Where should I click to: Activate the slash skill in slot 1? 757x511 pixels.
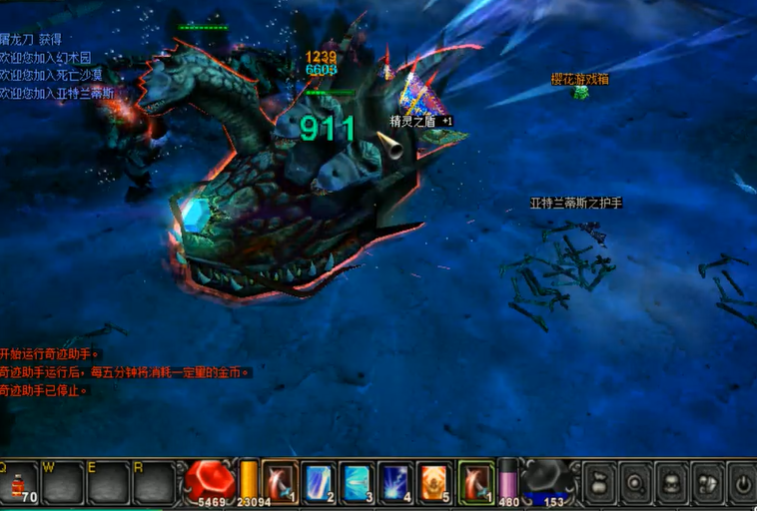coord(280,481)
